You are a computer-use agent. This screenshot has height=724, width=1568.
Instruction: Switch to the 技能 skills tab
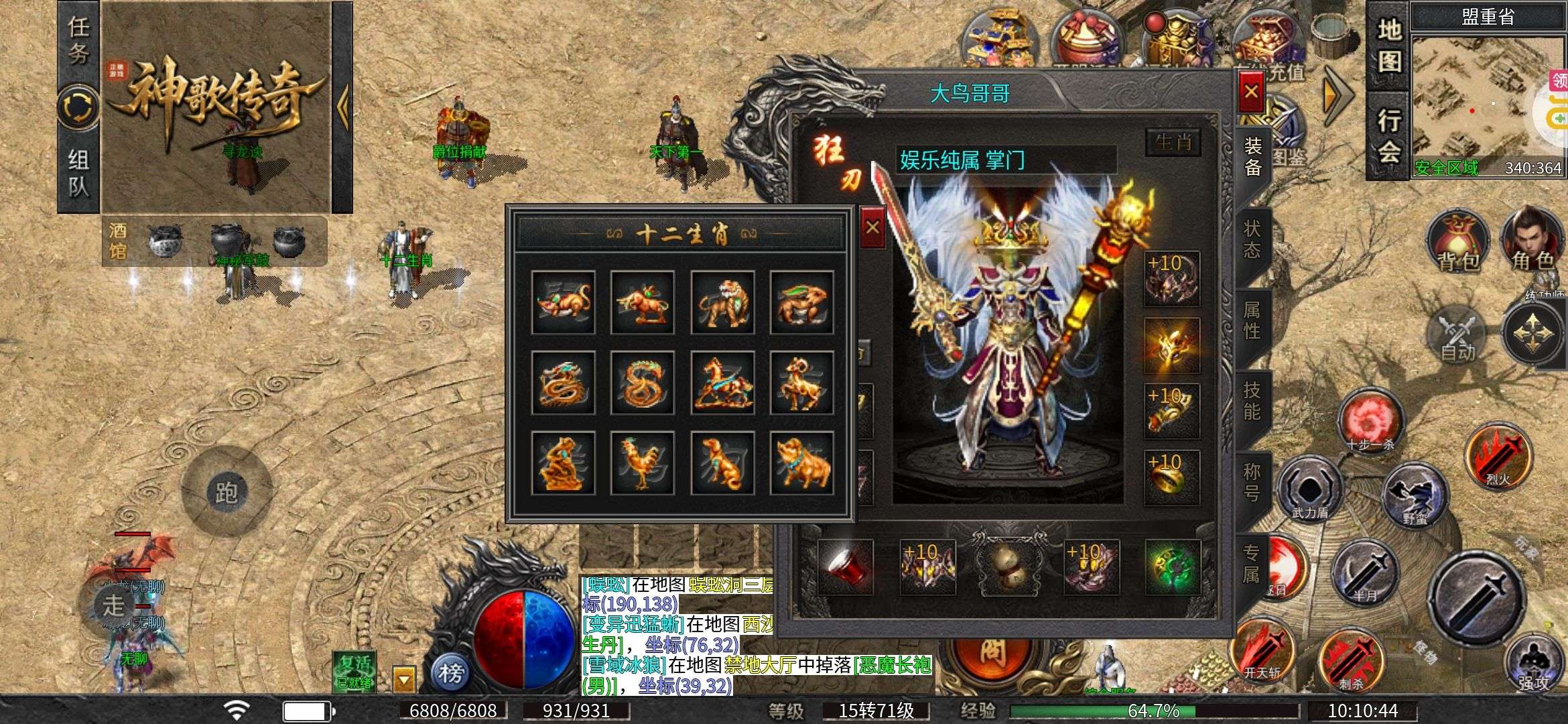[x=1252, y=401]
